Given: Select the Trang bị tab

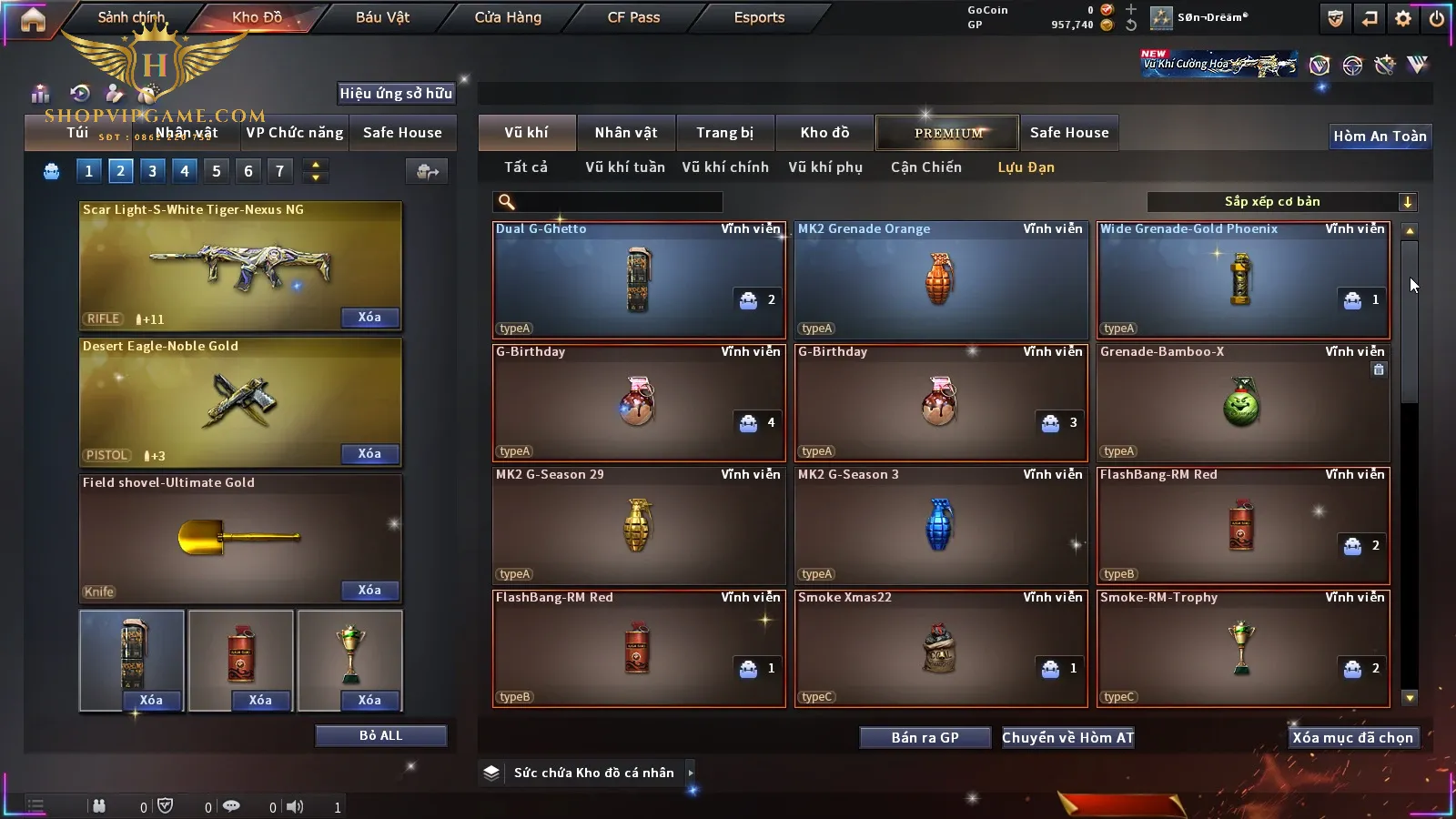Looking at the screenshot, I should point(724,133).
